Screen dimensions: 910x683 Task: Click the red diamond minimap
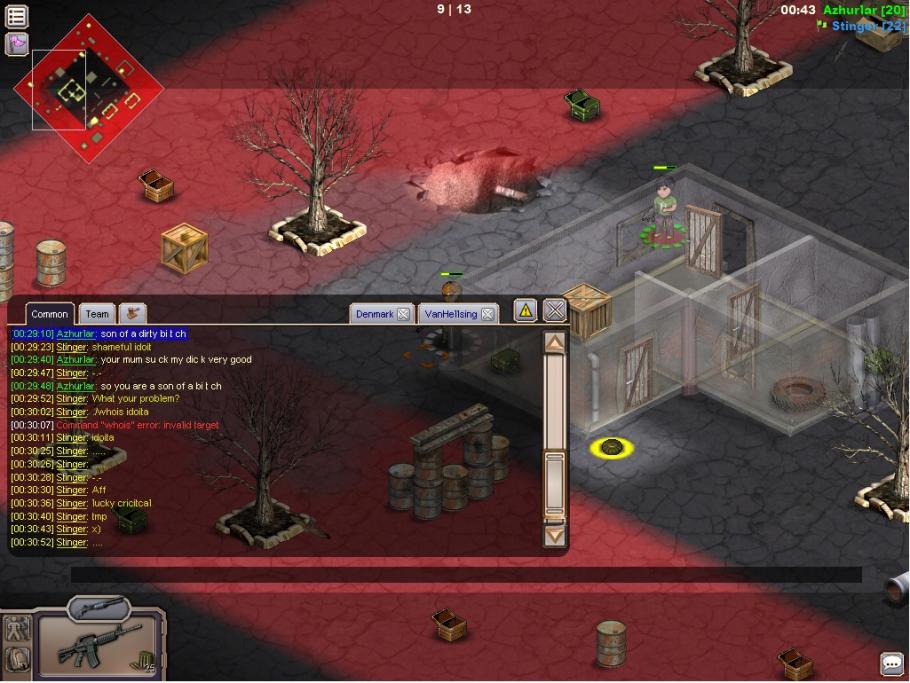[x=88, y=88]
